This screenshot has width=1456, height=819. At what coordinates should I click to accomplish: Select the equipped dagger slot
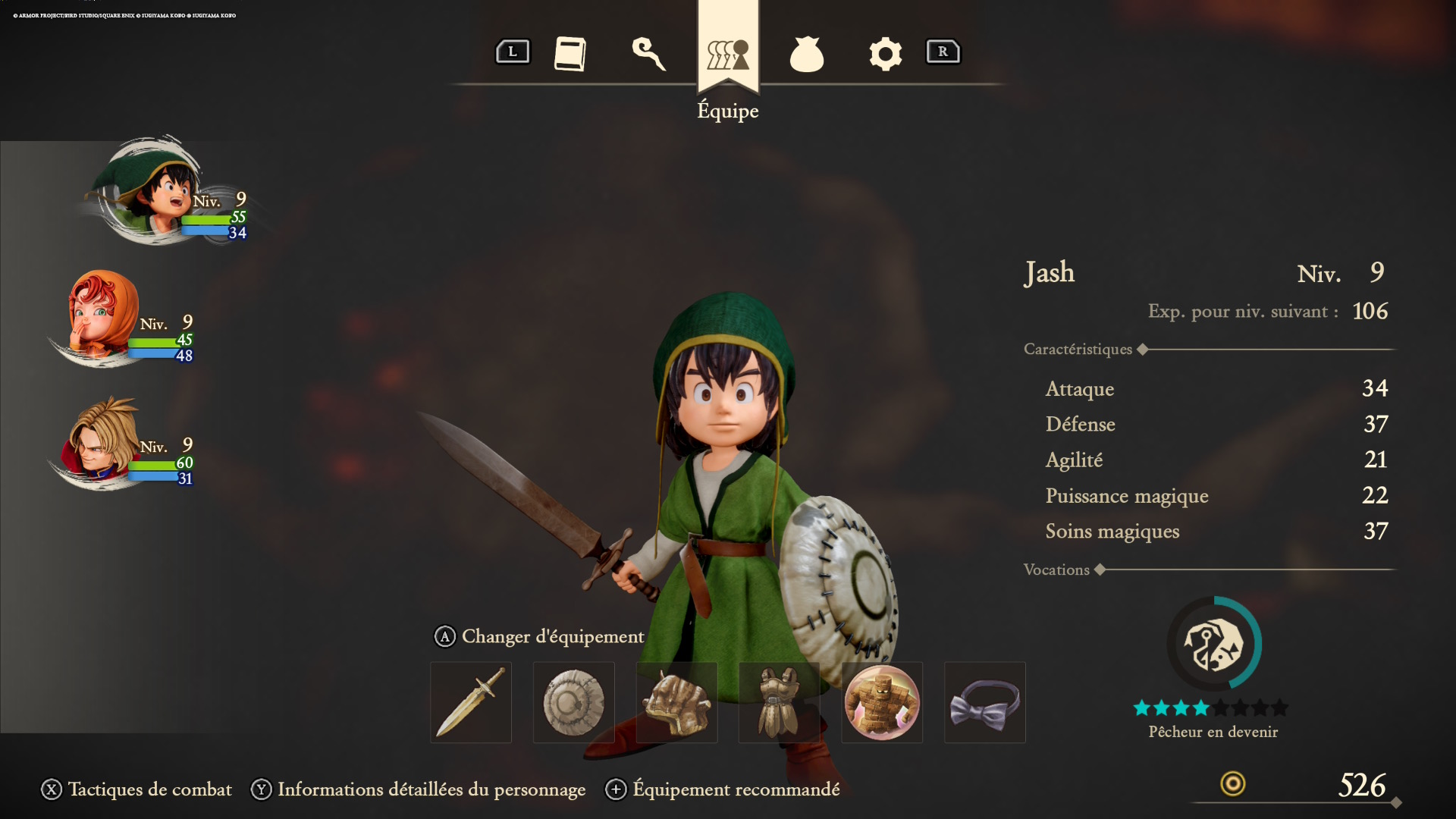coord(470,702)
